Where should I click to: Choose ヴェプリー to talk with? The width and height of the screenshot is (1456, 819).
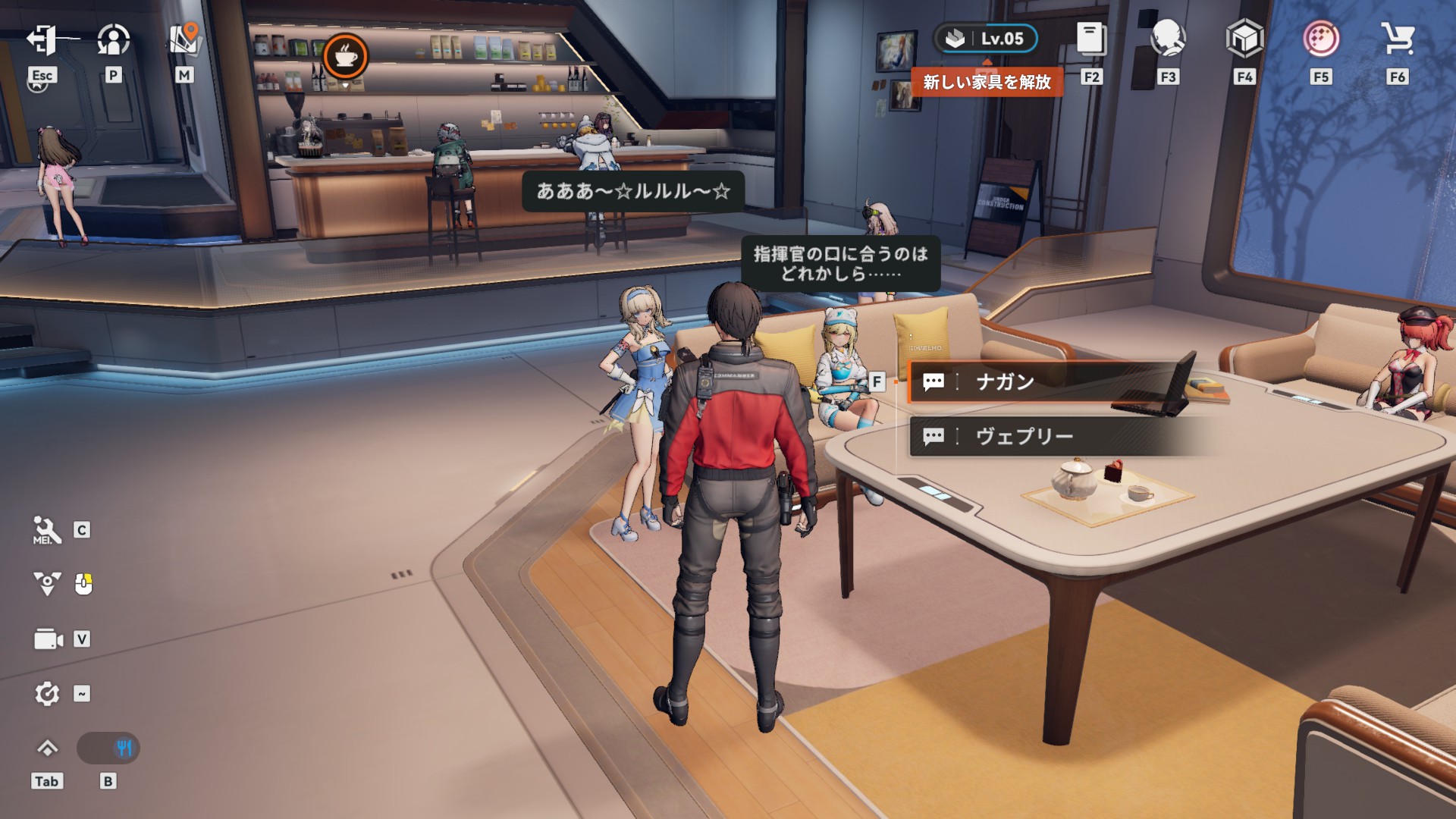(1046, 436)
